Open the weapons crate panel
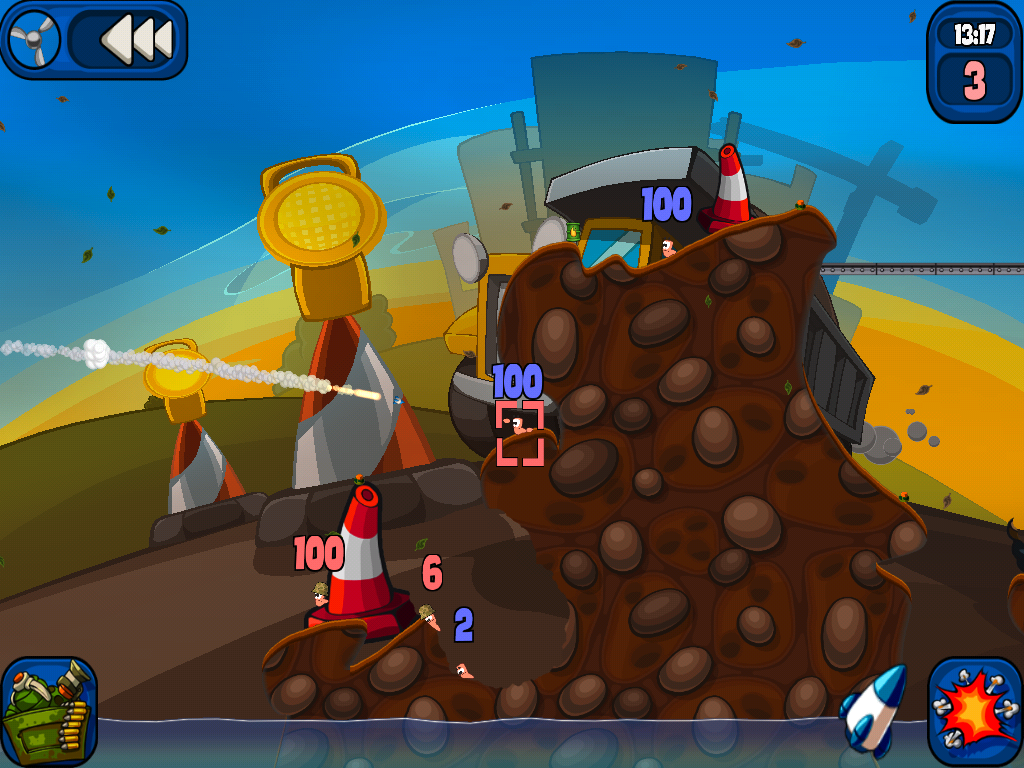The height and width of the screenshot is (768, 1024). pyautogui.click(x=48, y=710)
